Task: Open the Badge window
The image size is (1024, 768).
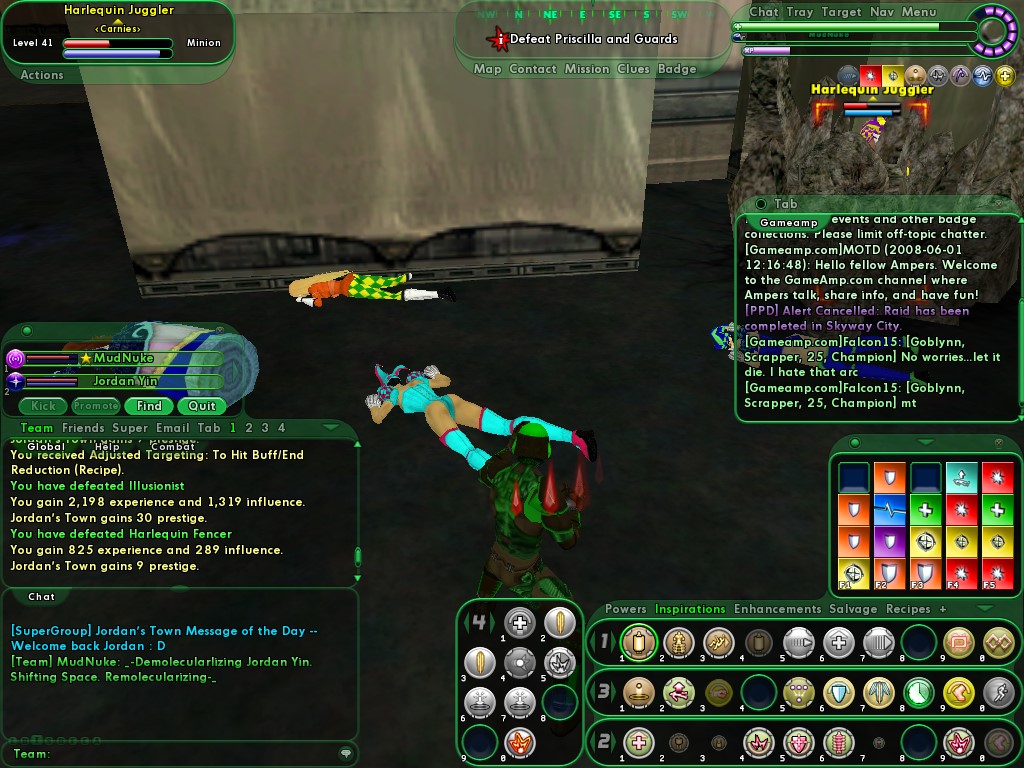Action: [677, 69]
